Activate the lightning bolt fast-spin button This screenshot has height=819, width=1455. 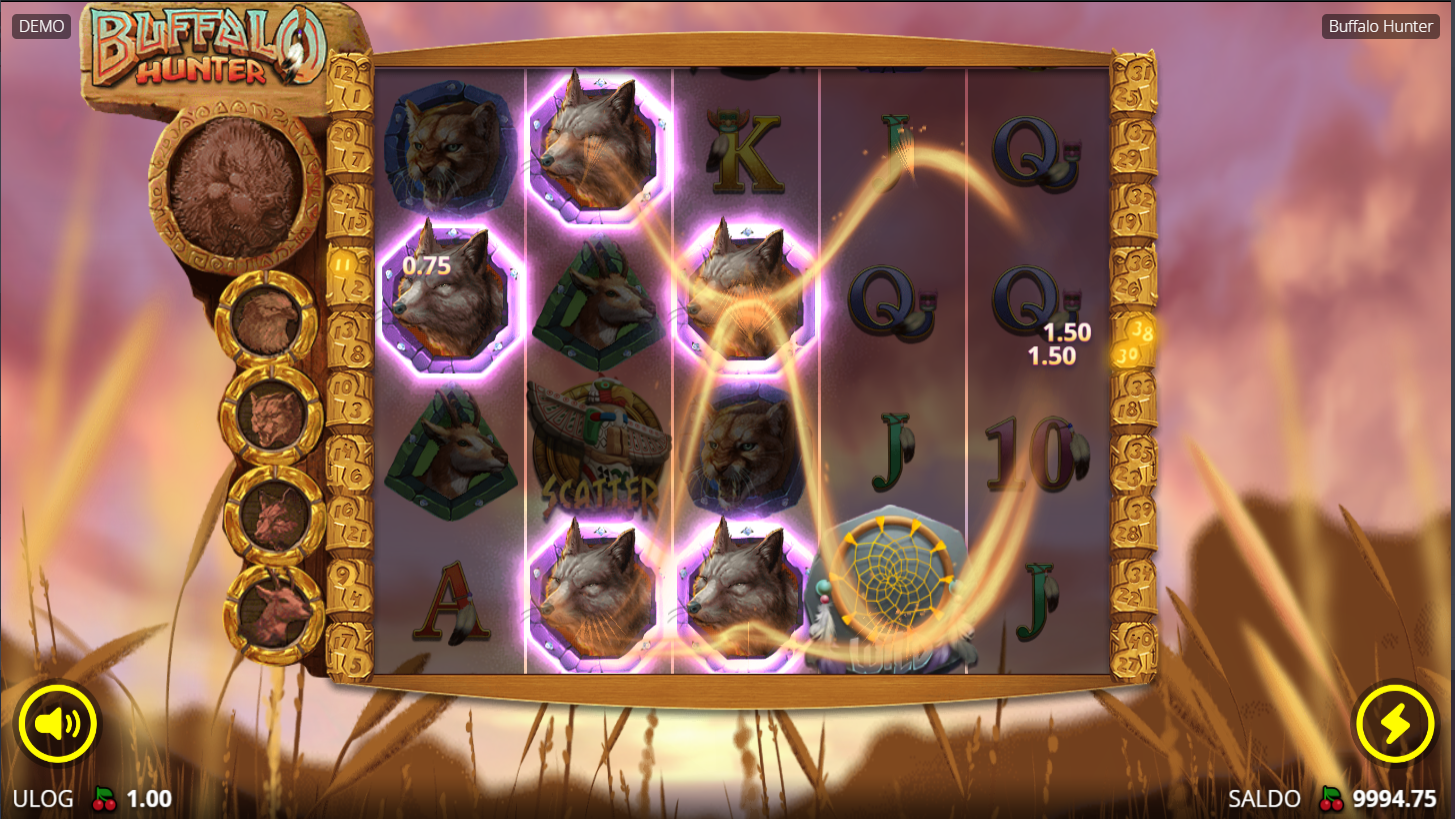(1394, 724)
